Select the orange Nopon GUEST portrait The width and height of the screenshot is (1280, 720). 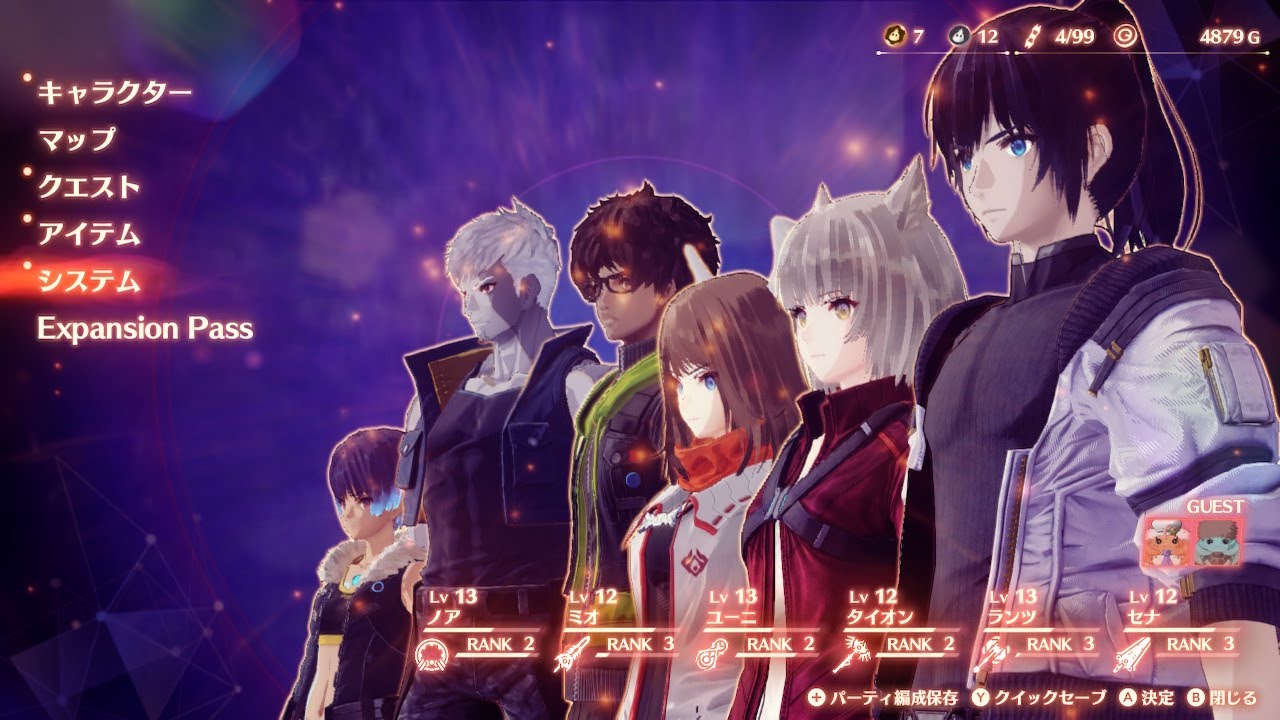[x=1167, y=543]
